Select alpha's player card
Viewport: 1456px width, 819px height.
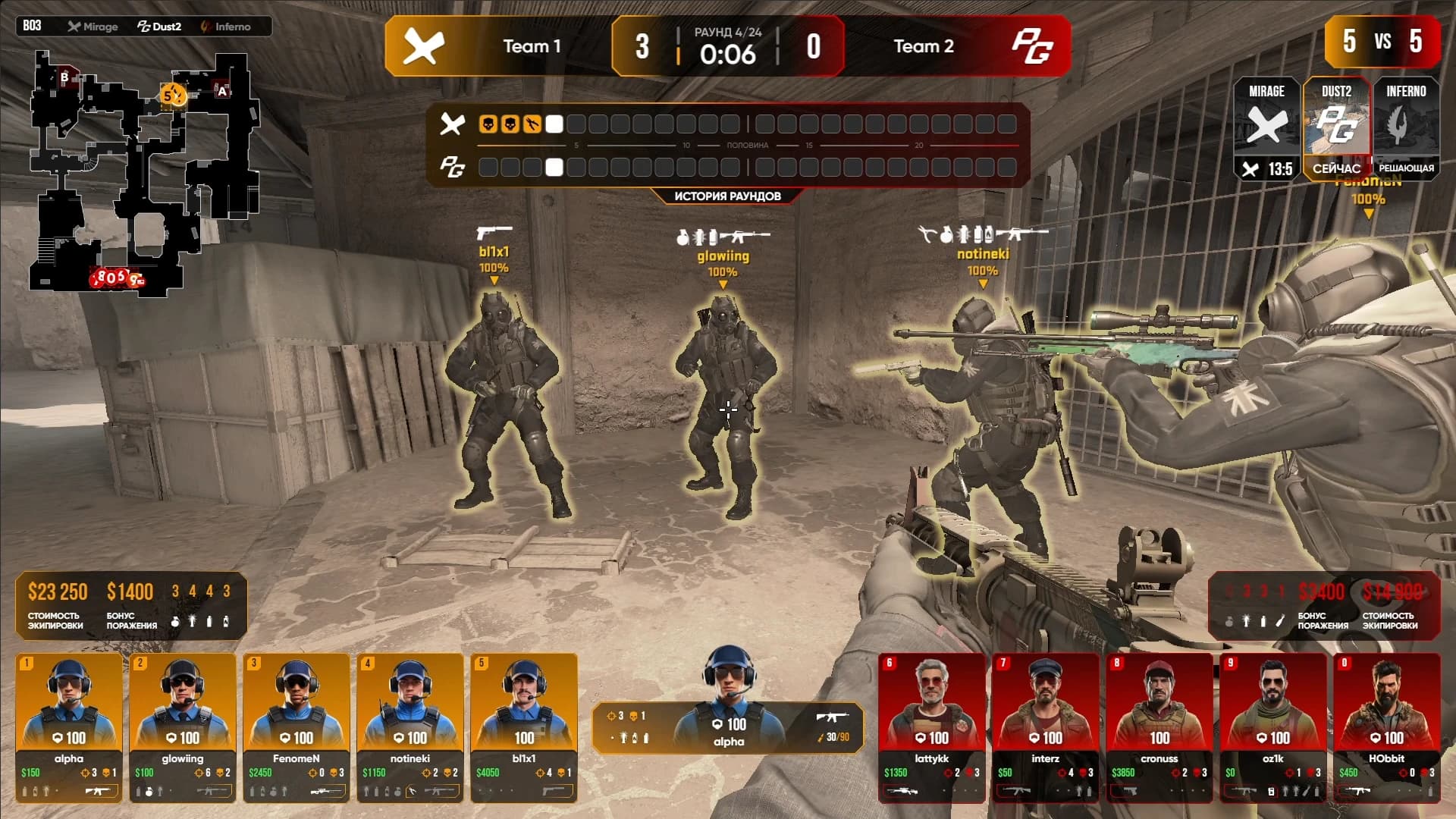(x=69, y=726)
